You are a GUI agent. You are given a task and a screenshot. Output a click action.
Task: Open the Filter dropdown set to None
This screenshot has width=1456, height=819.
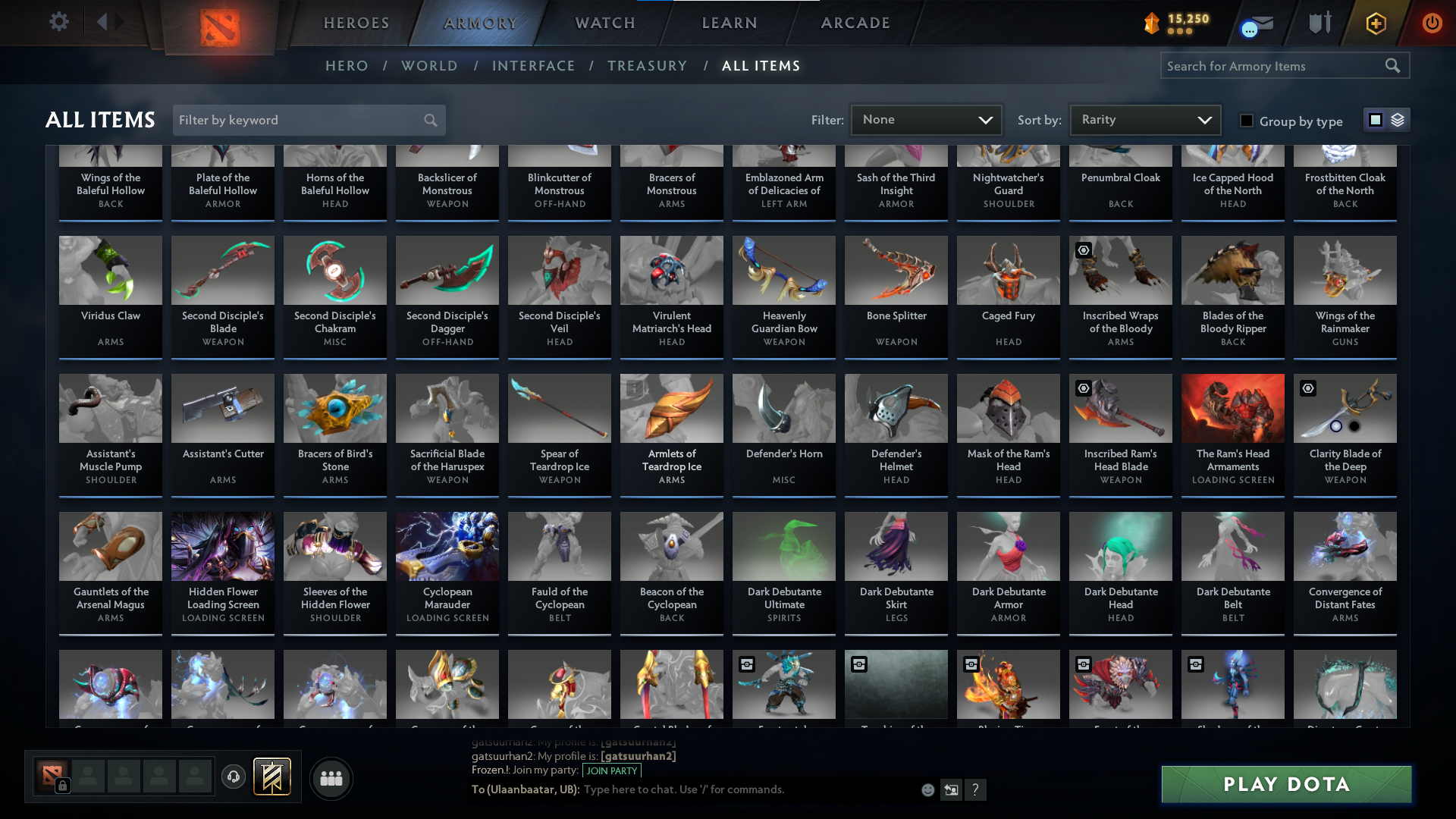tap(925, 120)
